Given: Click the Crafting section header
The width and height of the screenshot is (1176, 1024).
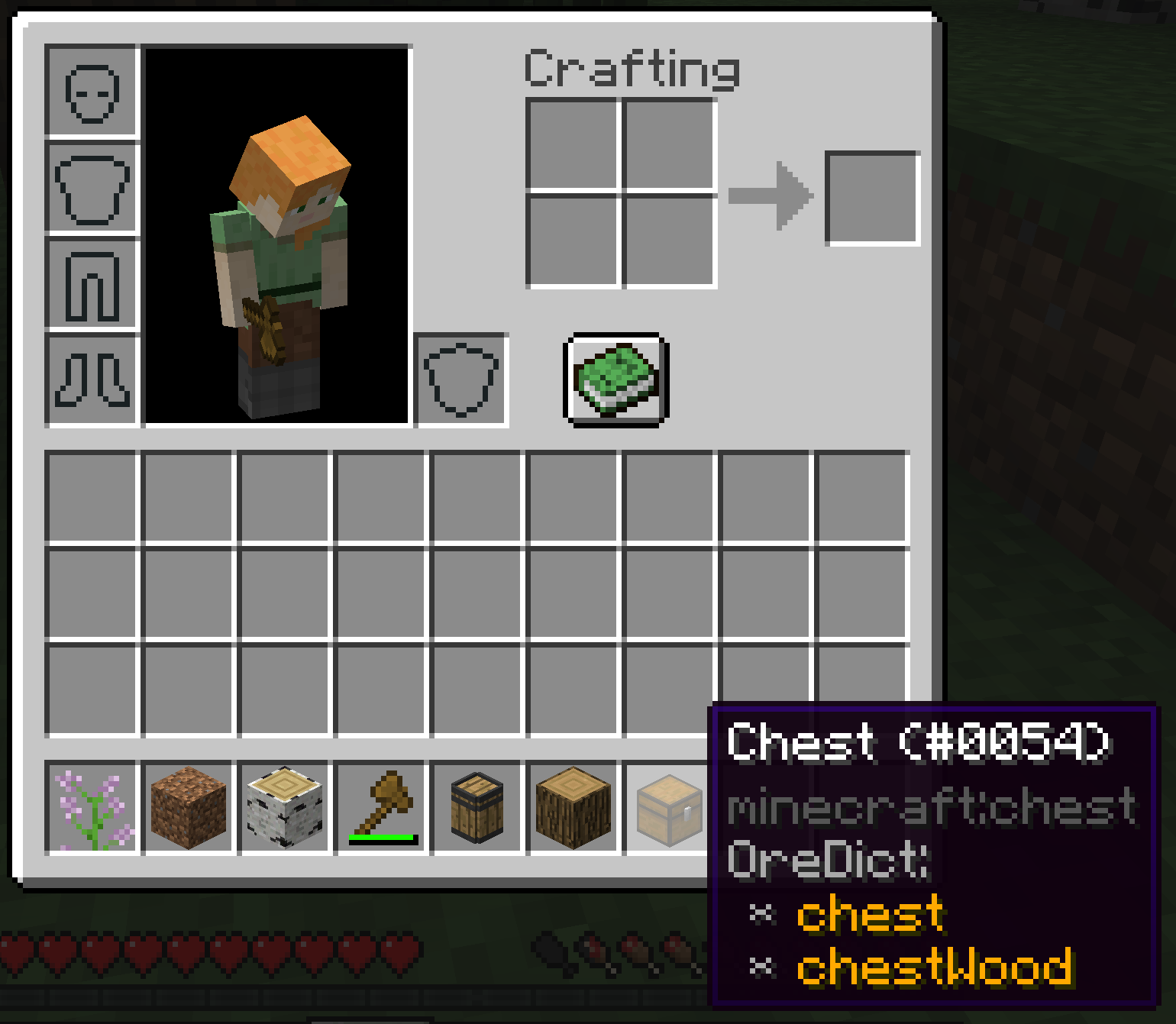Looking at the screenshot, I should tap(632, 69).
